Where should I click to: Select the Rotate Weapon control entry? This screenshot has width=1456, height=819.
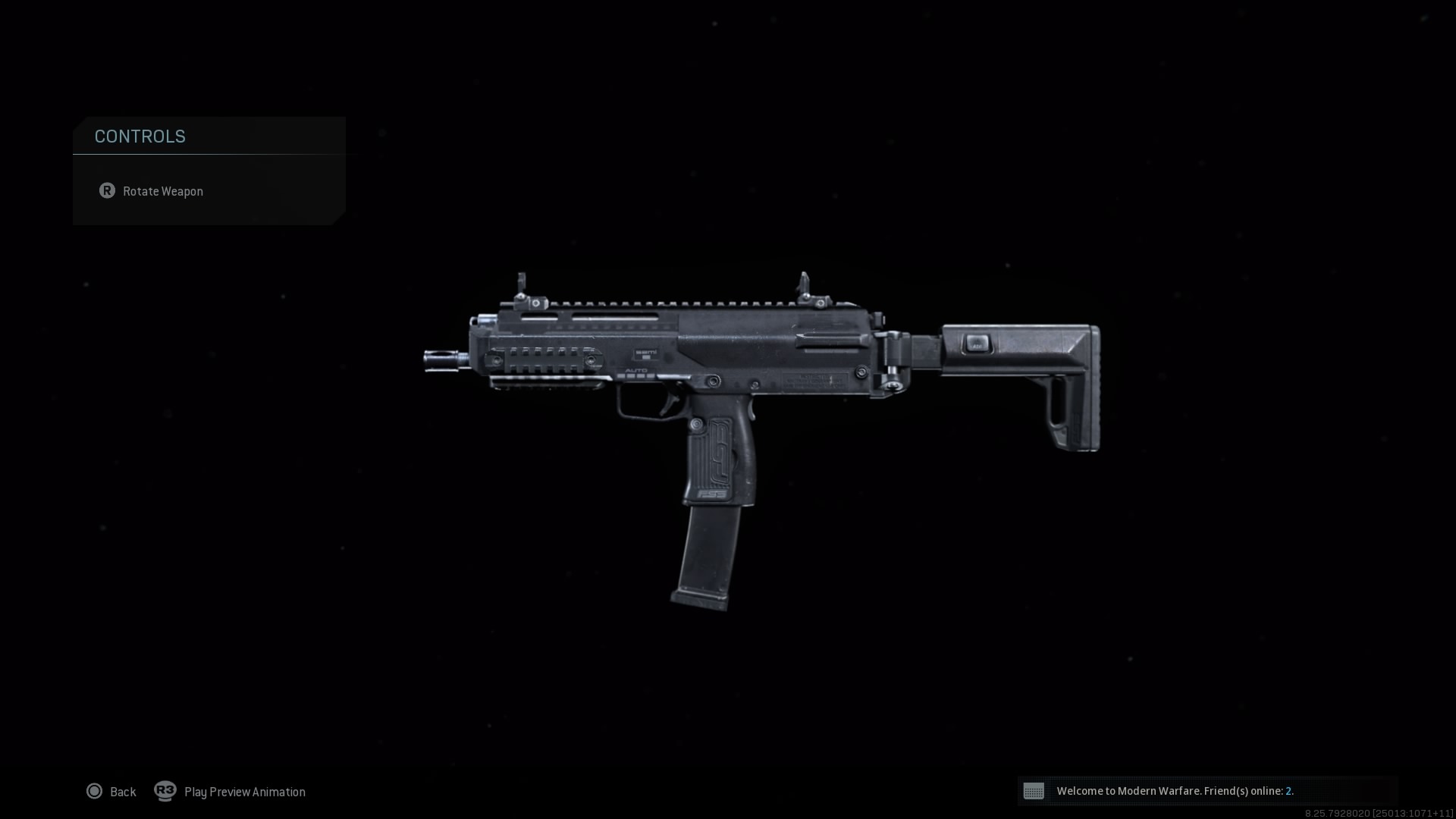pyautogui.click(x=163, y=191)
